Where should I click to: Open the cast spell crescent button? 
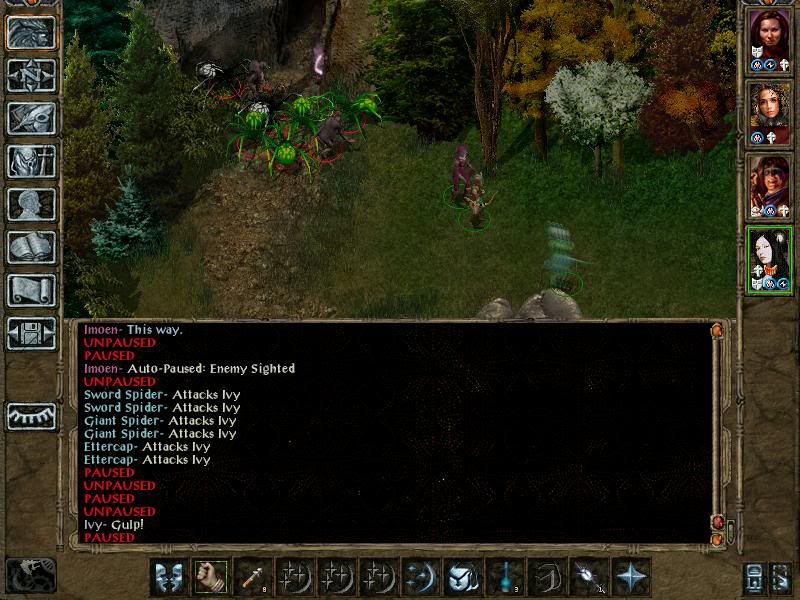tap(420, 577)
